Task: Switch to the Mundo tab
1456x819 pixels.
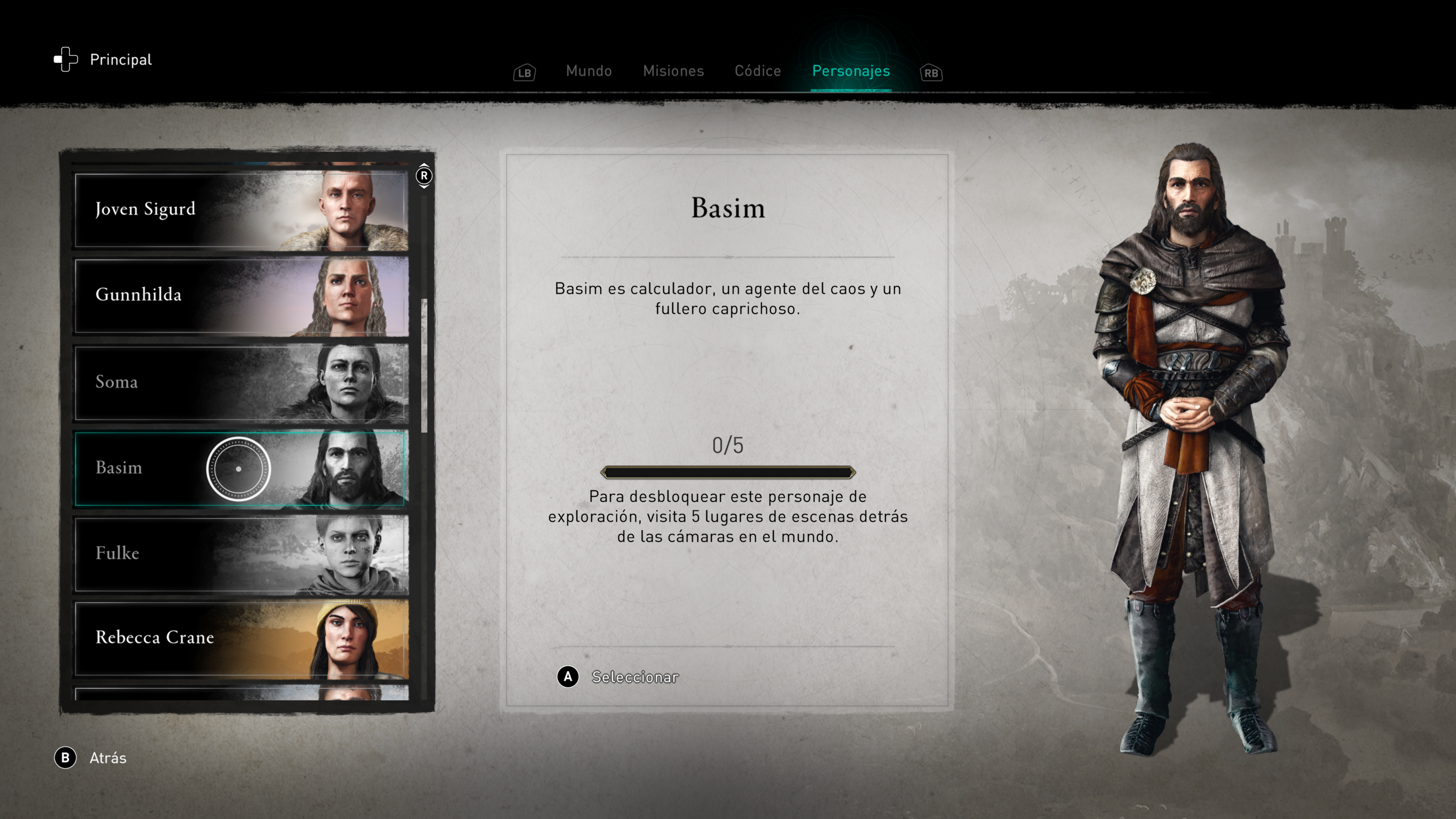Action: click(588, 71)
